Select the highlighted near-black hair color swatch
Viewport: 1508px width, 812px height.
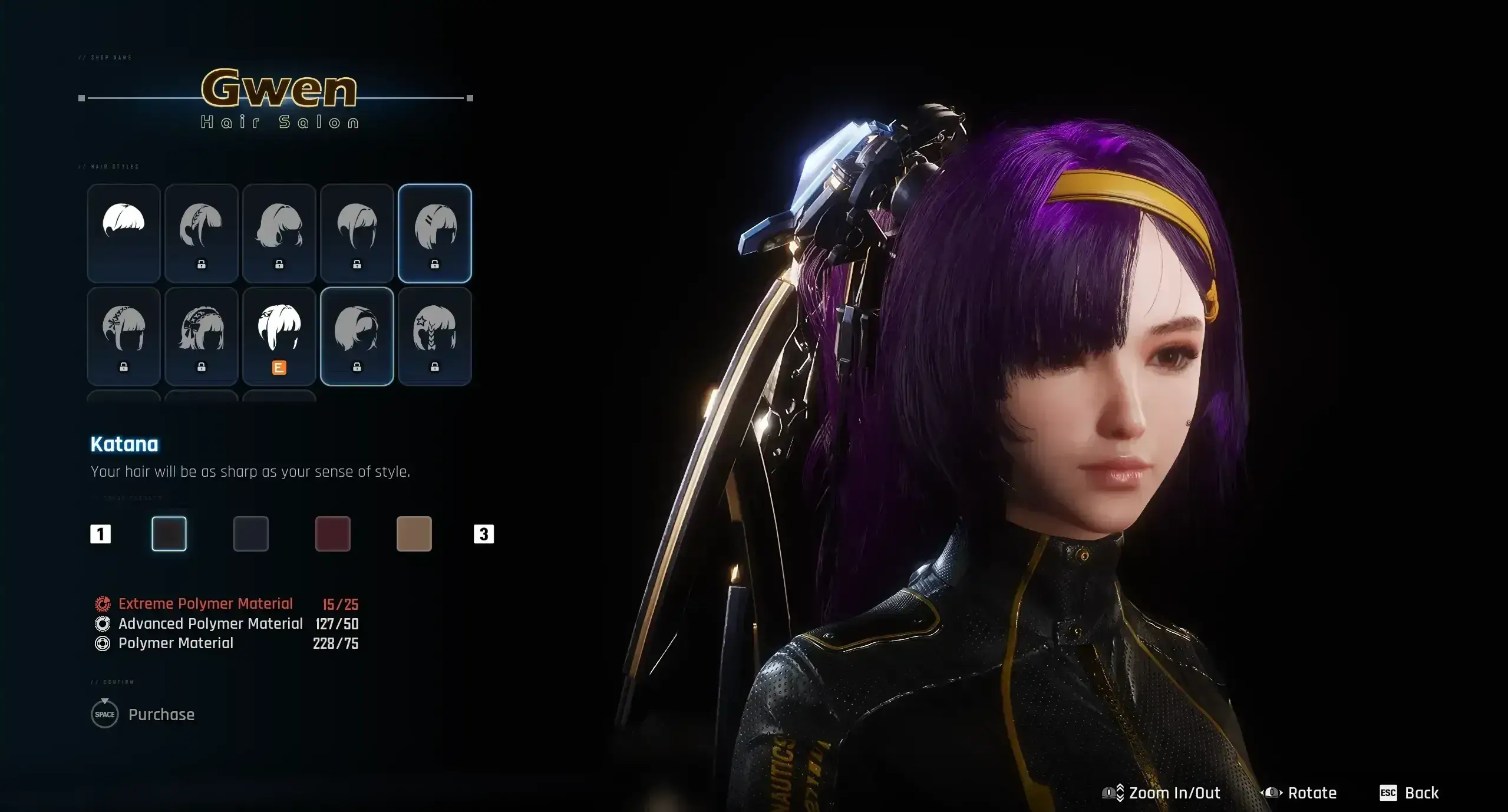pyautogui.click(x=169, y=534)
